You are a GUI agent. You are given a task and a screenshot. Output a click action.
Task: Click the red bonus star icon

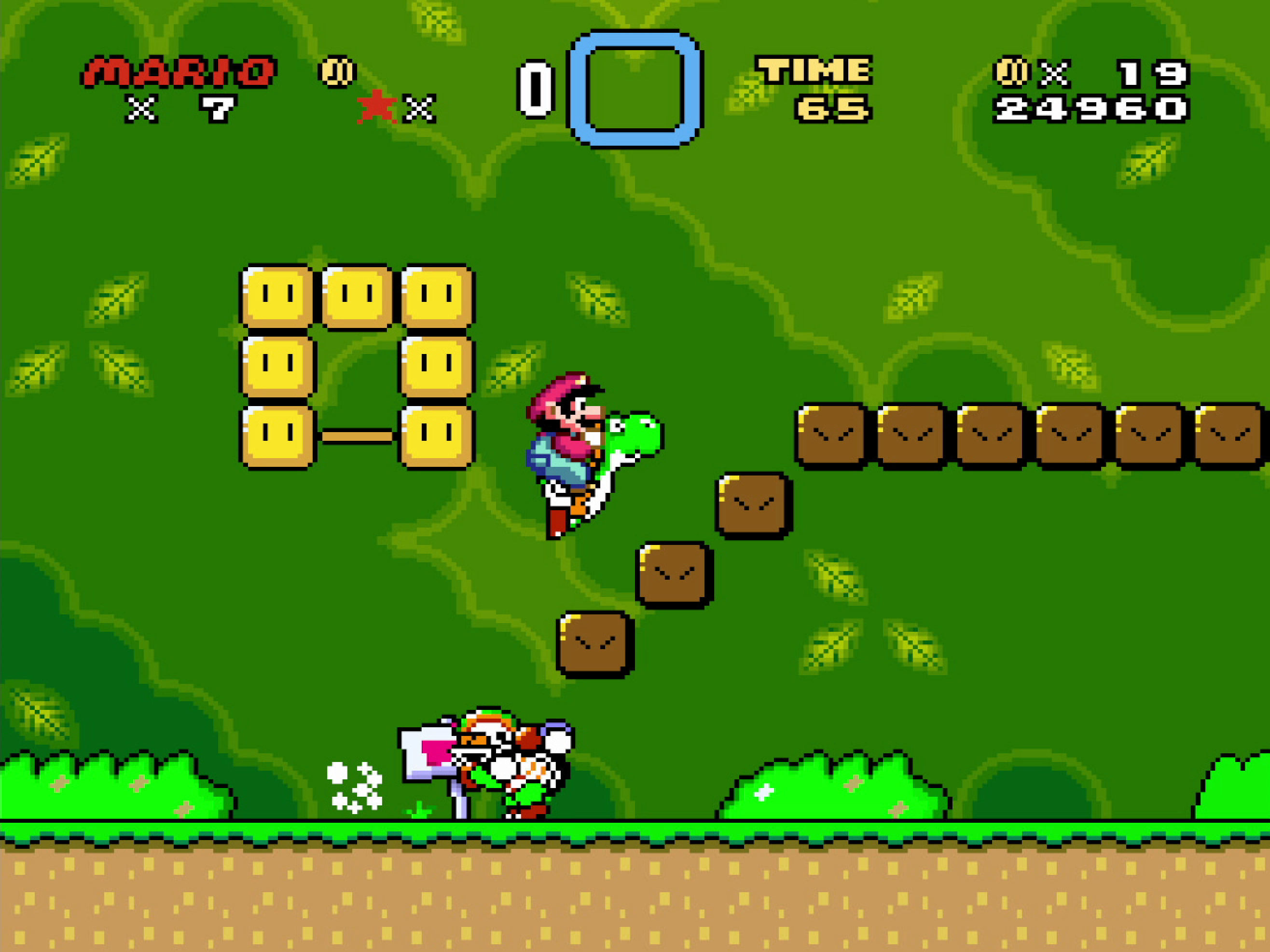[377, 107]
